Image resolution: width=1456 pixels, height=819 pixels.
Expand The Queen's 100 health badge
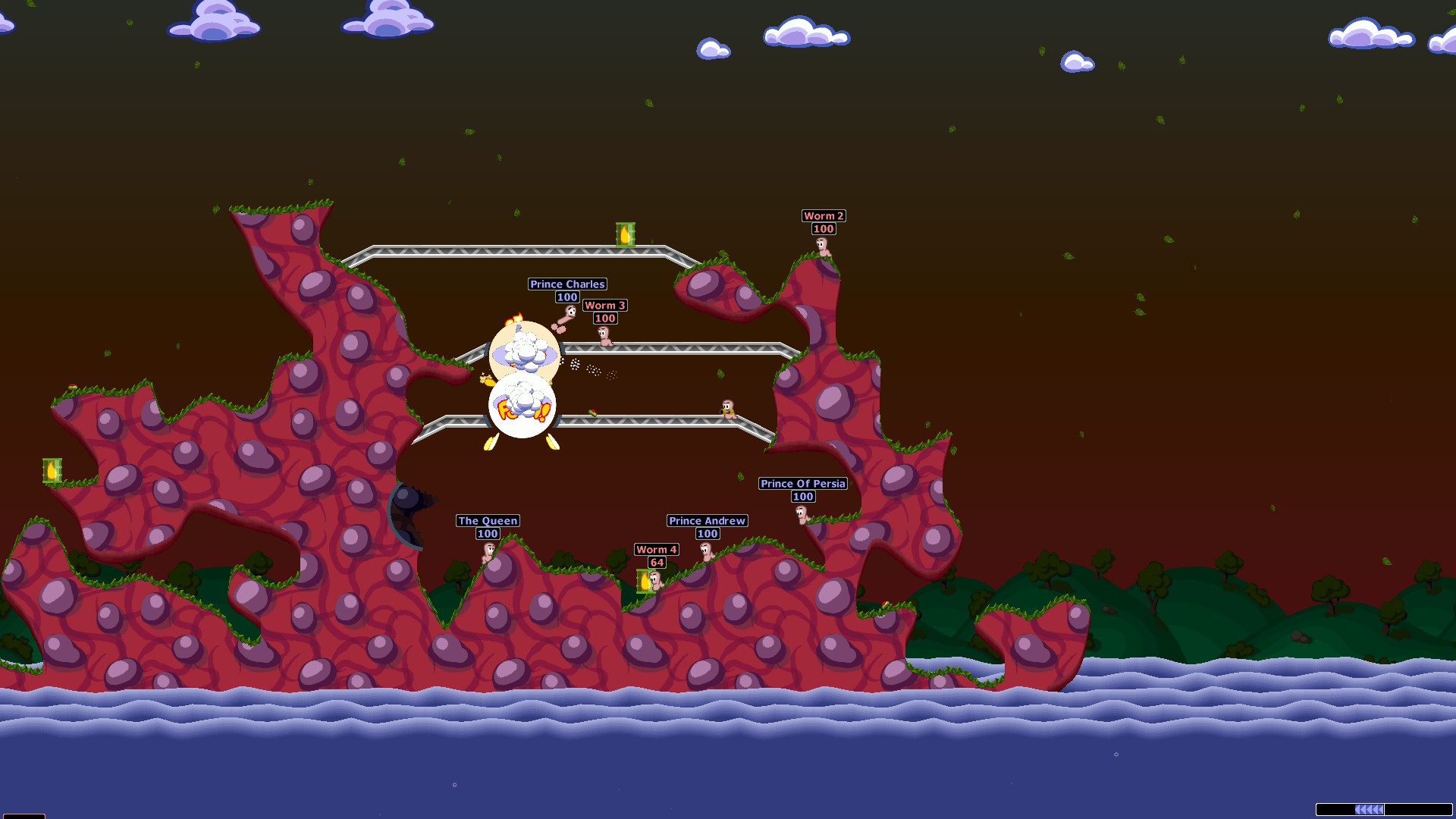(487, 533)
